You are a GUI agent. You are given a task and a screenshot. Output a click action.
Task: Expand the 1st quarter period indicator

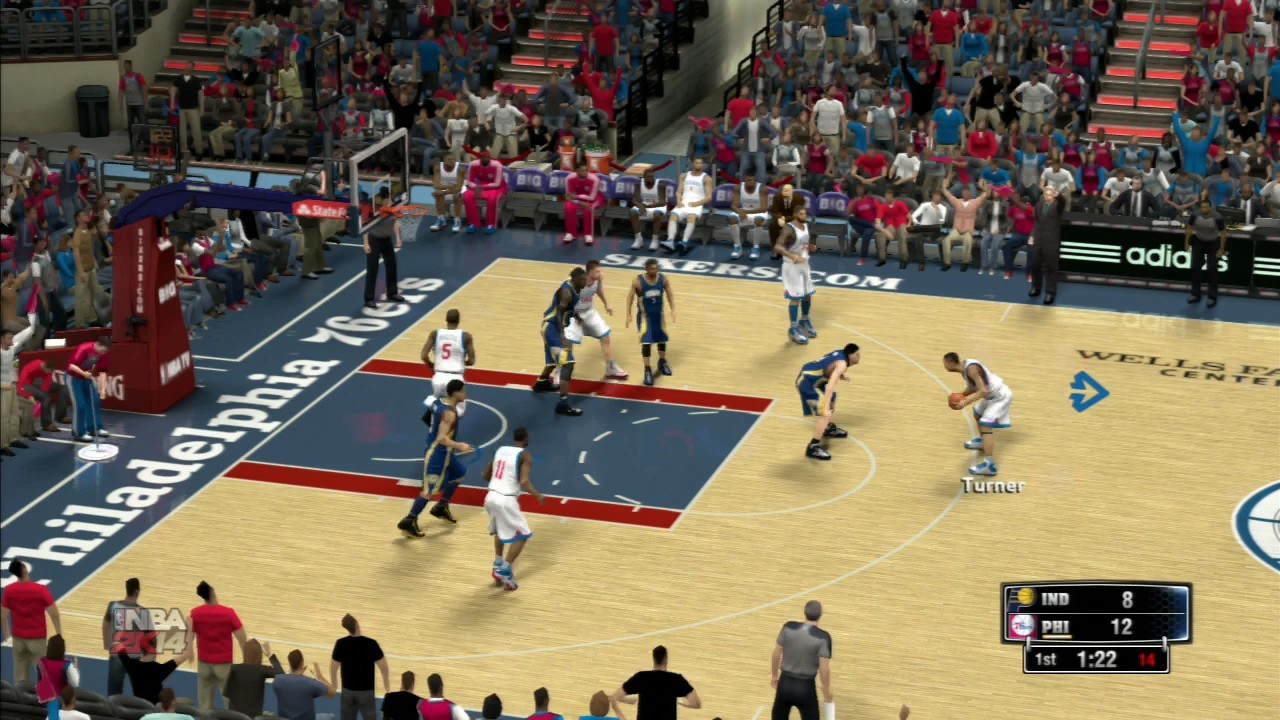pos(1044,659)
